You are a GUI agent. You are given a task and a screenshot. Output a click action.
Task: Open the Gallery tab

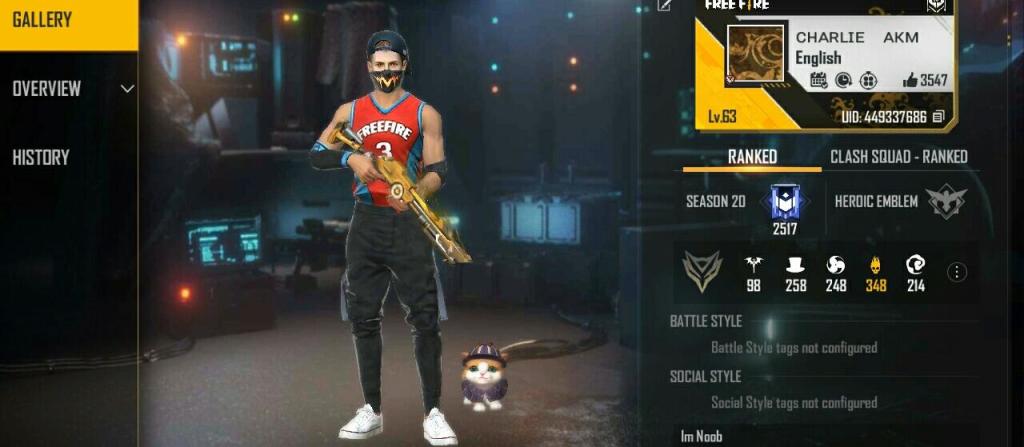click(68, 21)
